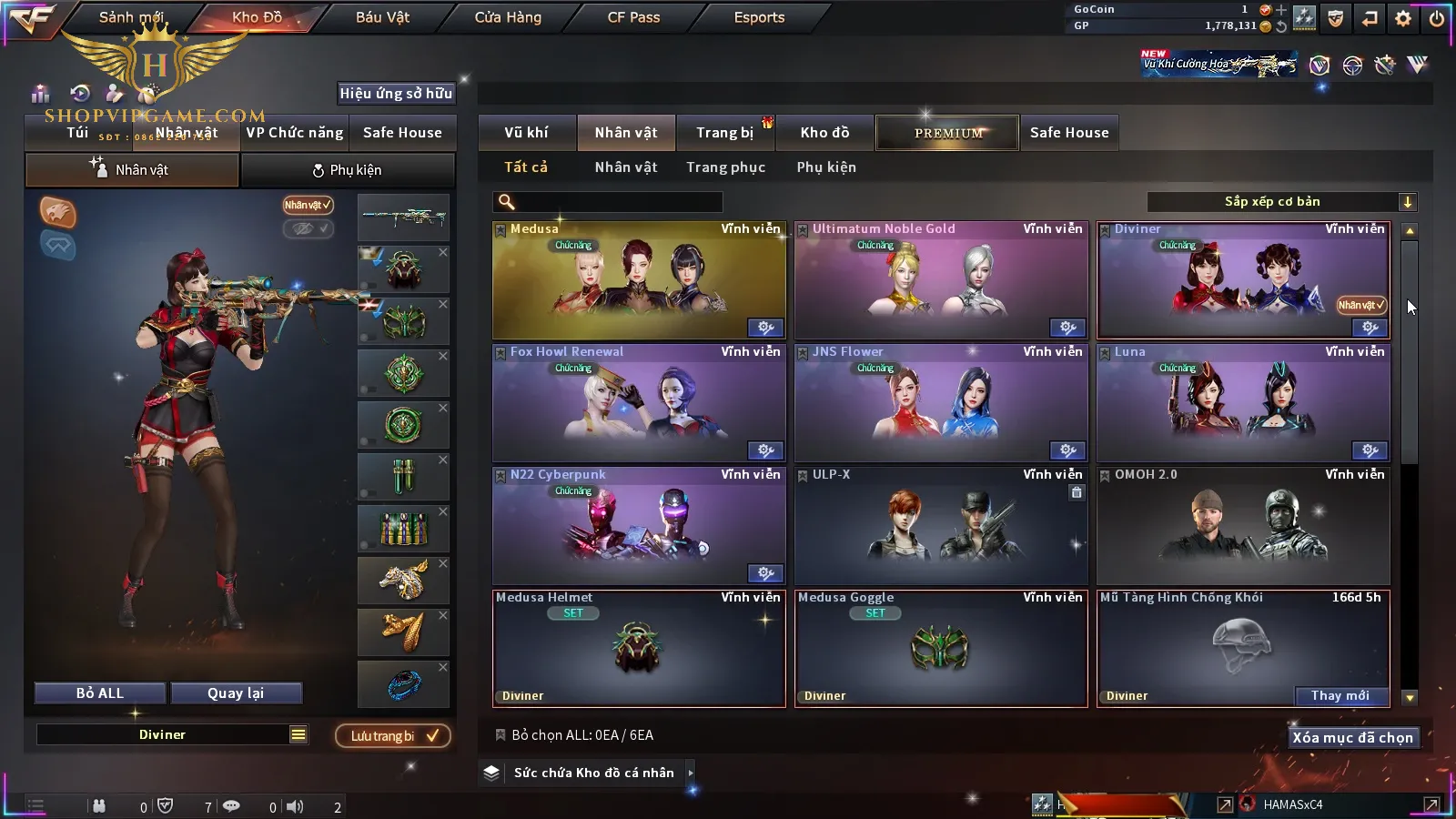The width and height of the screenshot is (1456, 819).
Task: Save loadout with Lưu trang bị
Action: pos(393,736)
